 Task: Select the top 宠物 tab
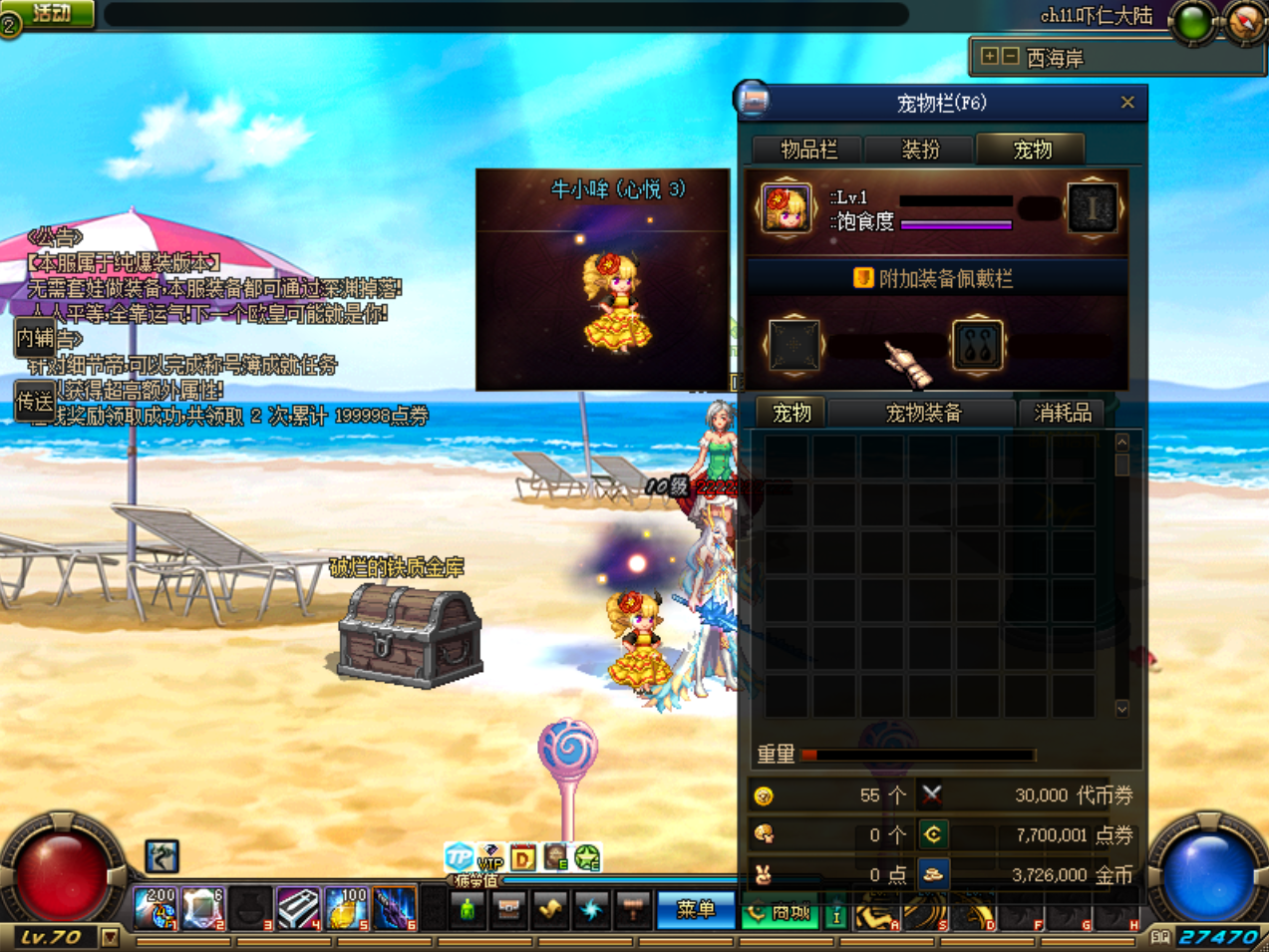click(1032, 150)
